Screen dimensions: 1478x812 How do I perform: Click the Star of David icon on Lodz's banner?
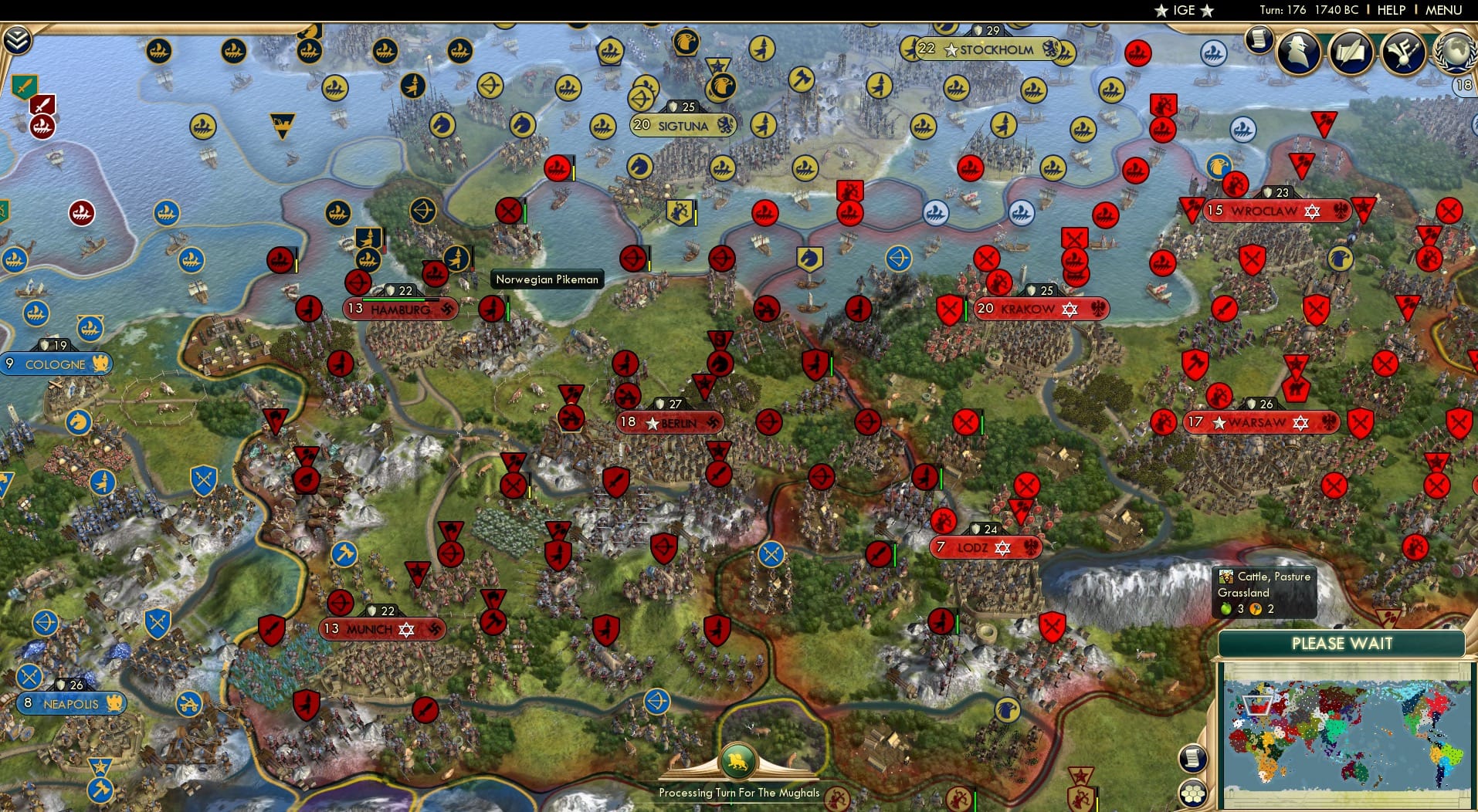click(1004, 548)
